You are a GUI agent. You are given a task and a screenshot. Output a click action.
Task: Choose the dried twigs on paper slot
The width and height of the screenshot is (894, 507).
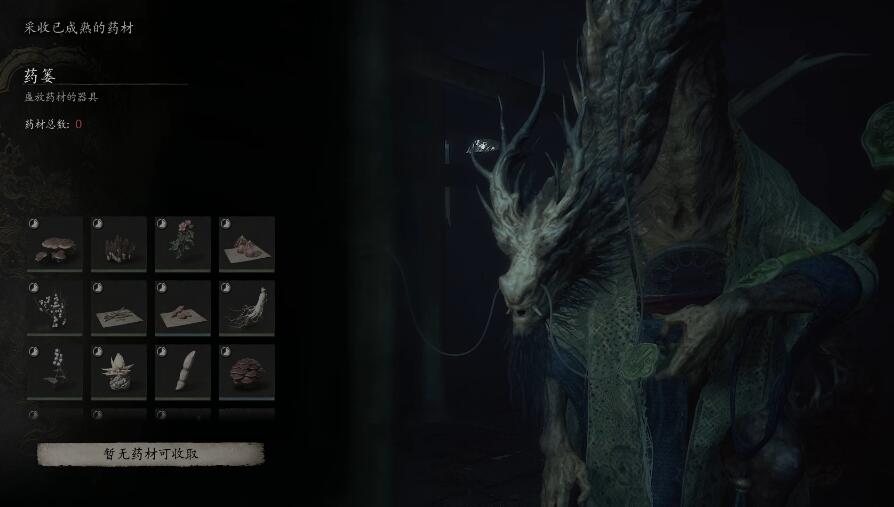(119, 308)
